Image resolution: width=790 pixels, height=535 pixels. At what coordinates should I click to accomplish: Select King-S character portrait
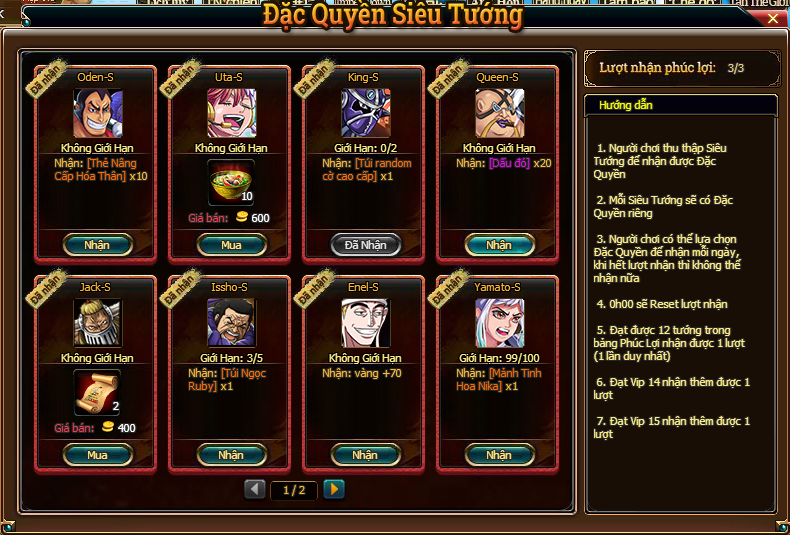365,113
